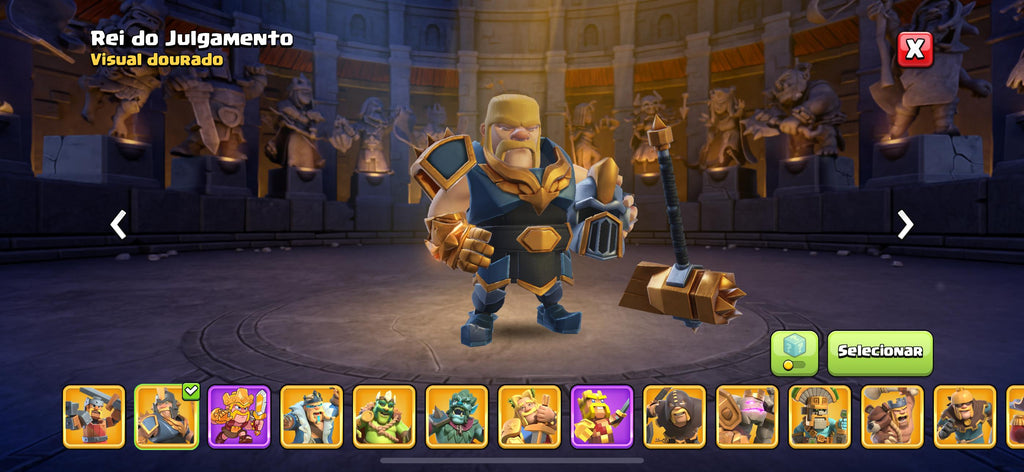
Task: Select the gold-crowned king skin on purple background
Action: click(x=602, y=416)
